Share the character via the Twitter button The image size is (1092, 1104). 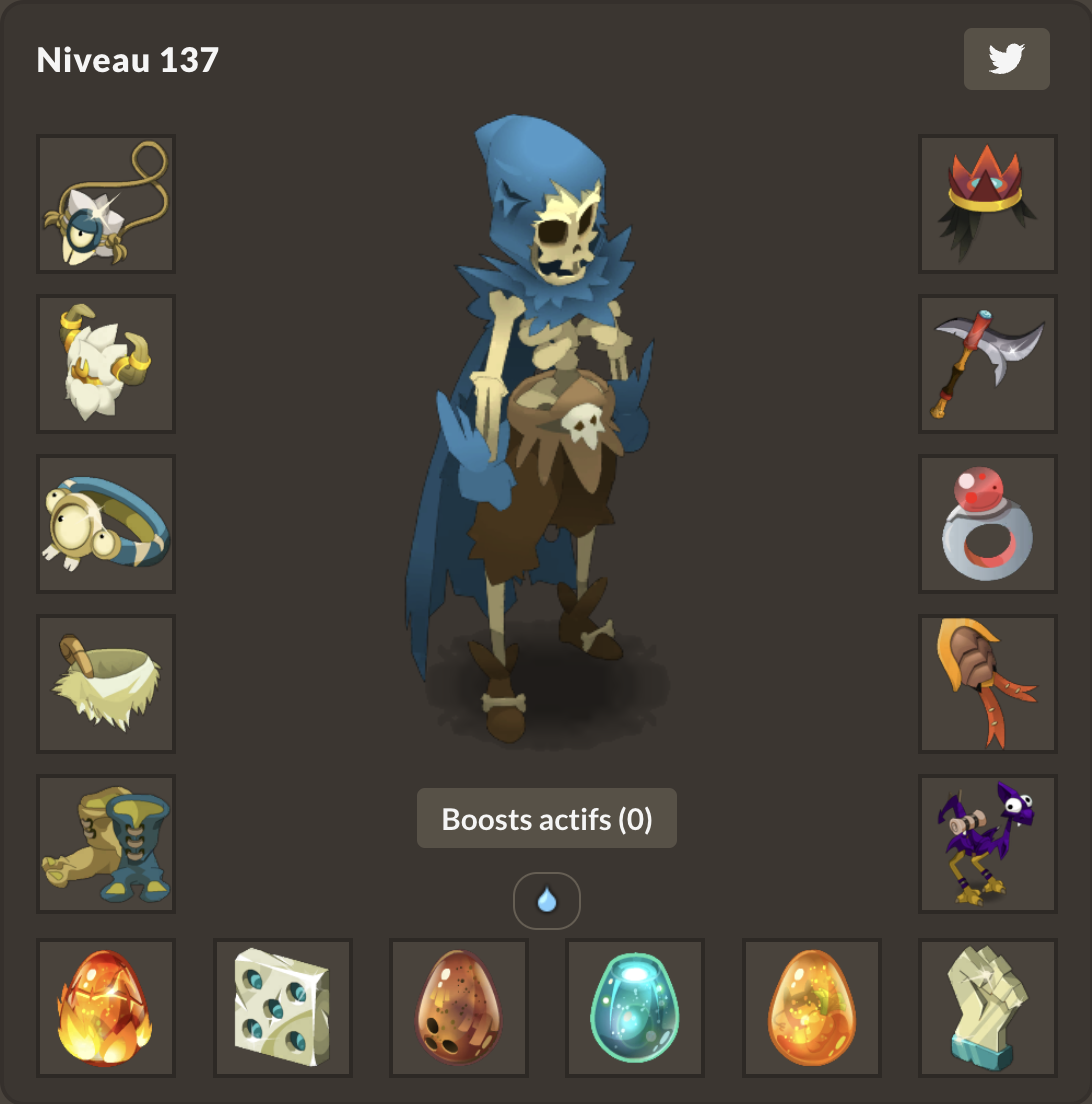pos(1006,59)
